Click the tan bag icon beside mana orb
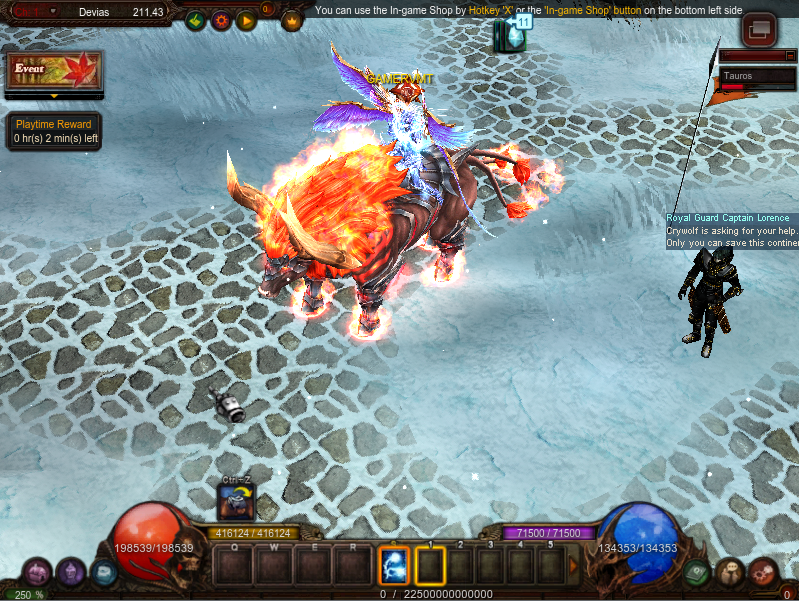The image size is (799, 601). point(730,572)
